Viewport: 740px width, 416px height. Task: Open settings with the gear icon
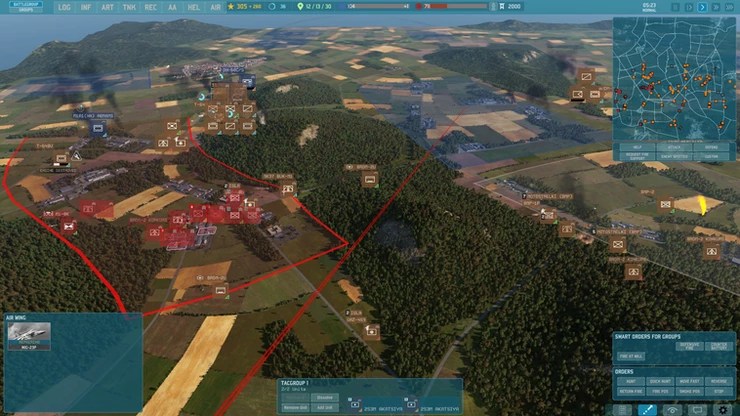[x=723, y=409]
